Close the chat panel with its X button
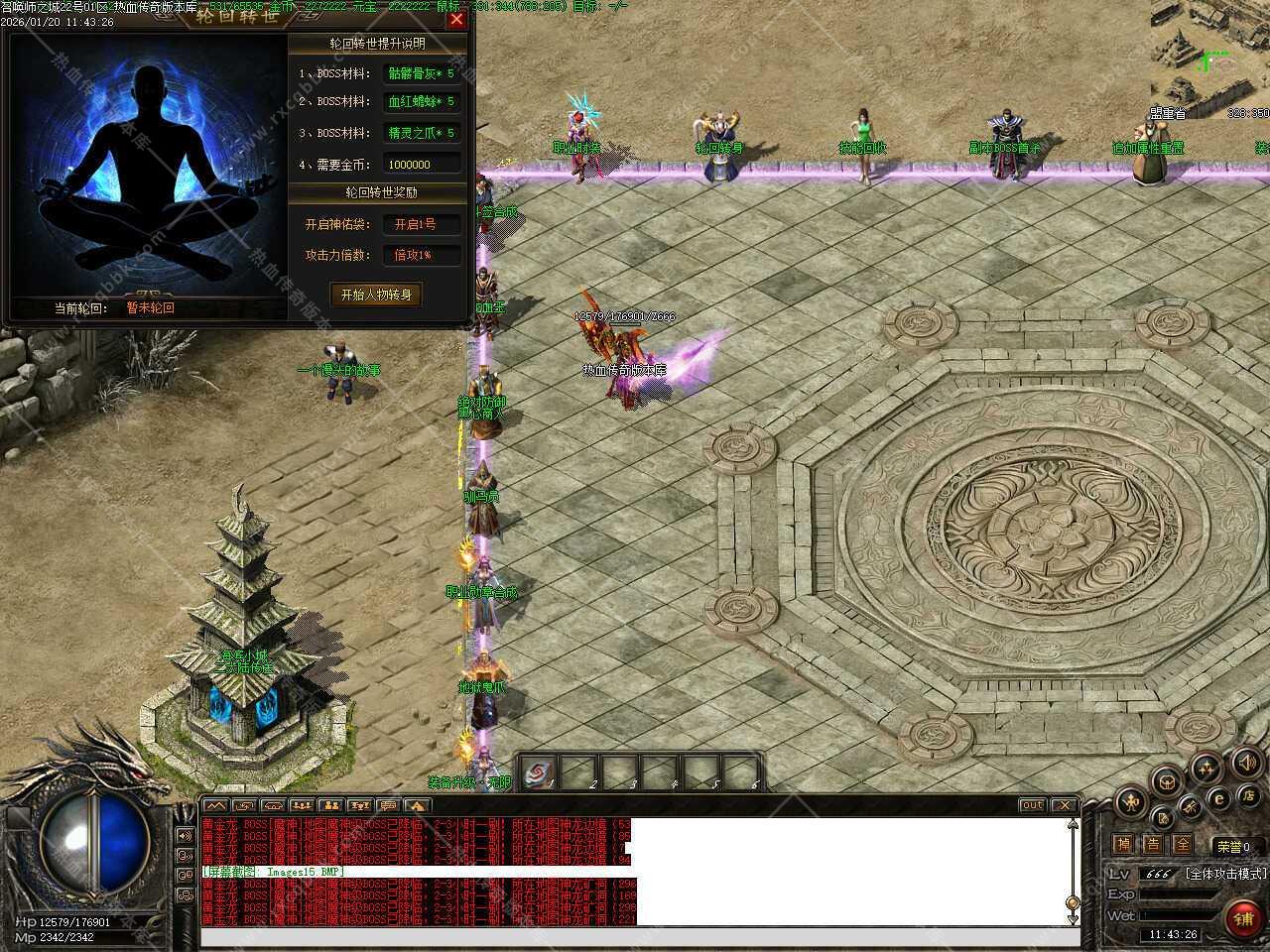This screenshot has width=1270, height=952. (x=1064, y=805)
